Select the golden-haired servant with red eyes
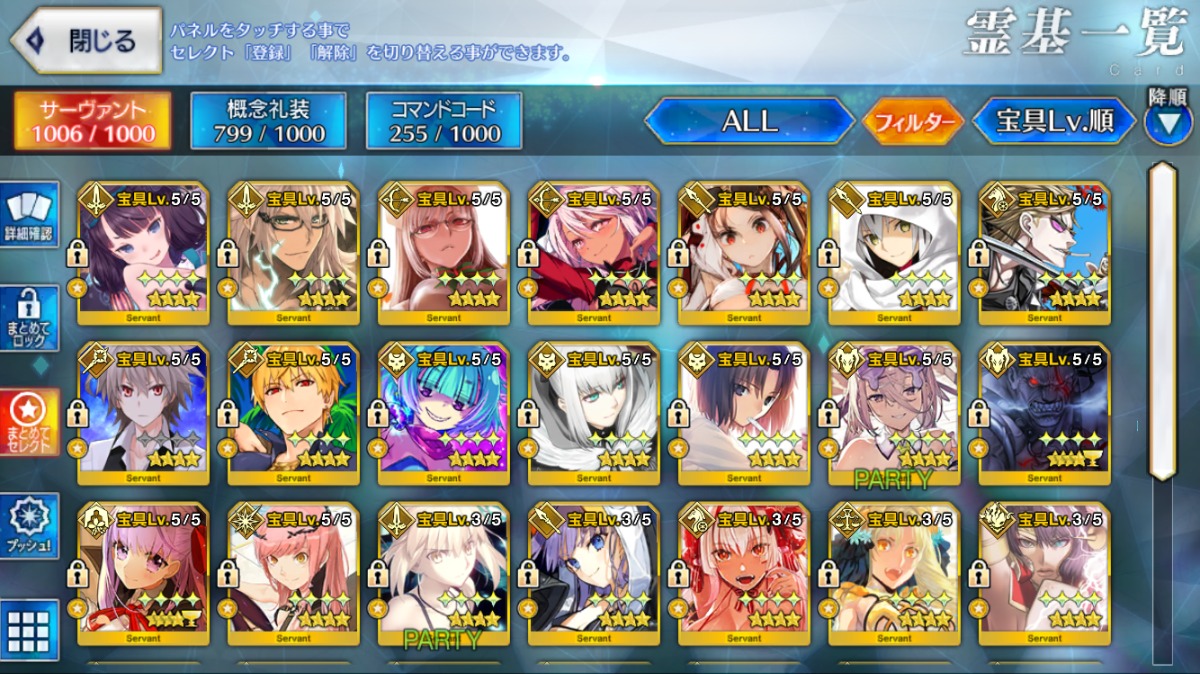The image size is (1200, 674). (293, 413)
